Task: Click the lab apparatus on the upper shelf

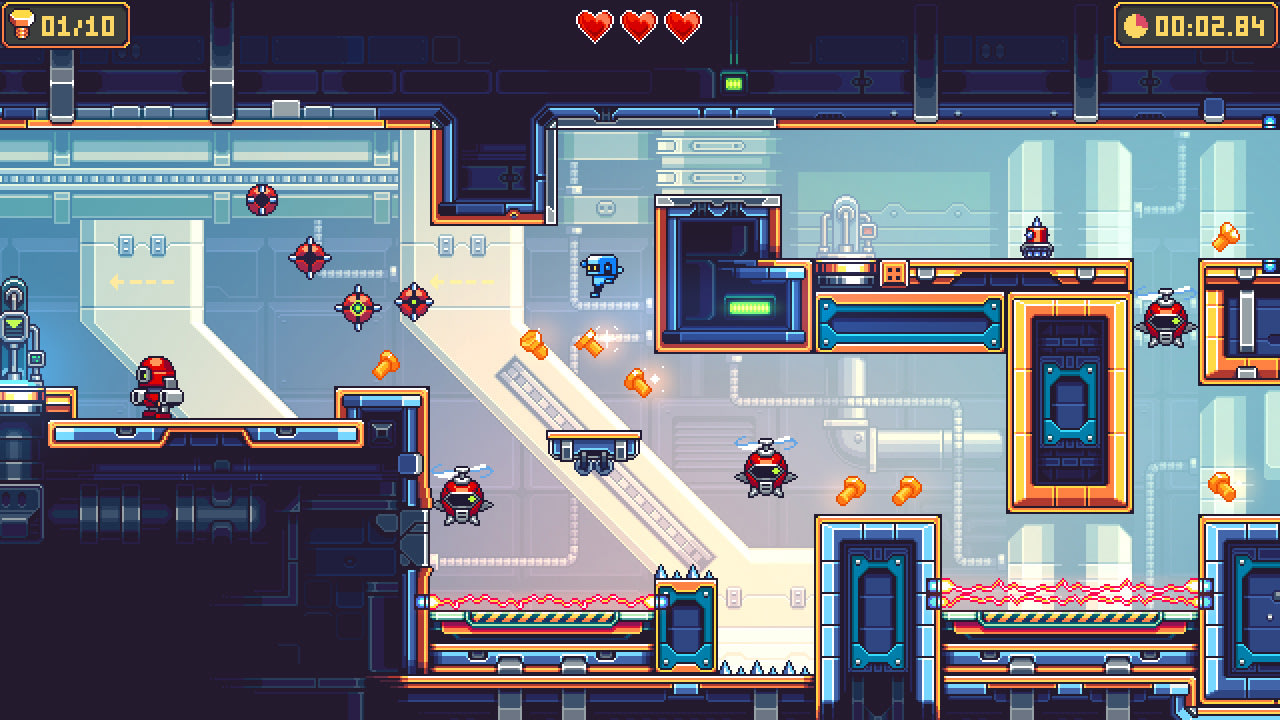Action: (x=845, y=225)
